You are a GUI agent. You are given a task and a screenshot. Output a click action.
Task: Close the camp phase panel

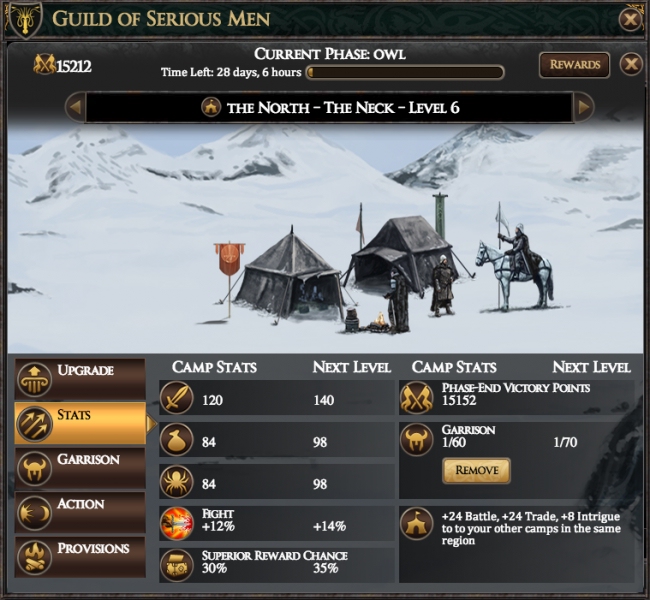[x=630, y=65]
